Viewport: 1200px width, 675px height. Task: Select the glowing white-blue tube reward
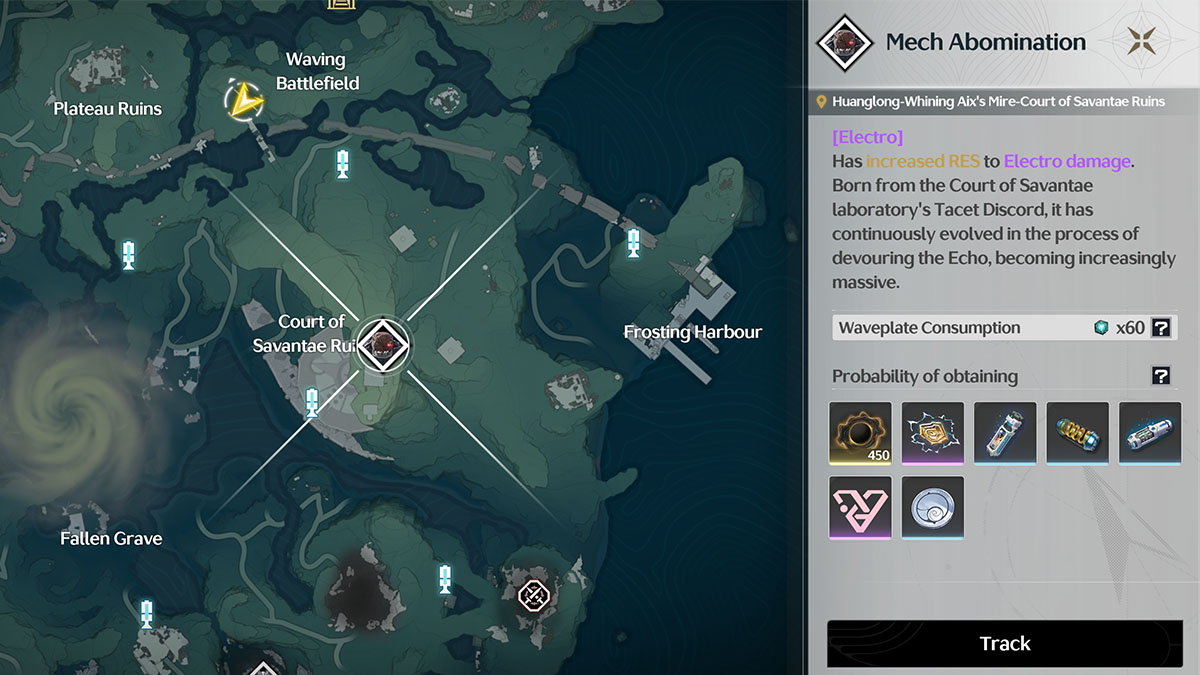point(1150,433)
